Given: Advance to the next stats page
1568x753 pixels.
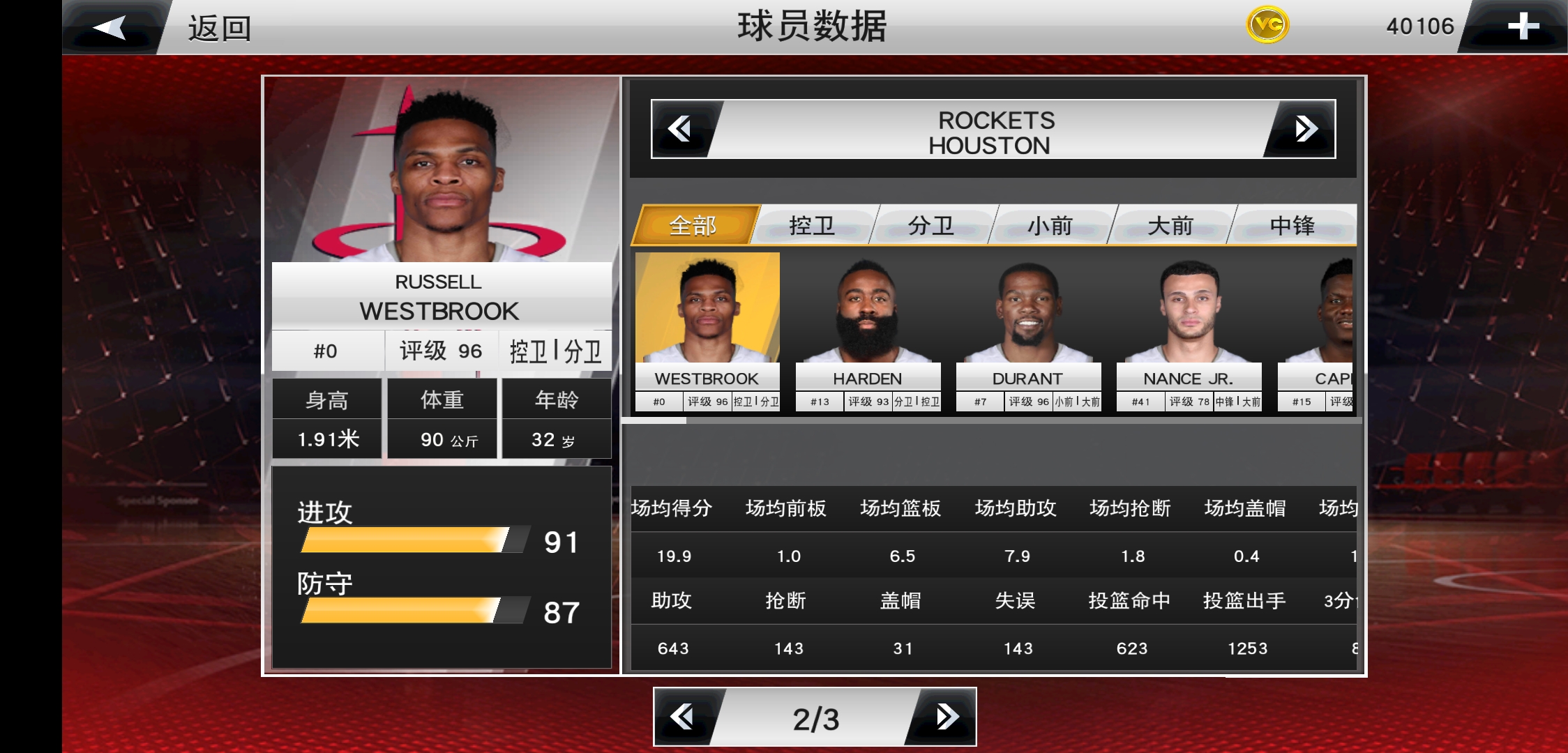Looking at the screenshot, I should pos(947,717).
